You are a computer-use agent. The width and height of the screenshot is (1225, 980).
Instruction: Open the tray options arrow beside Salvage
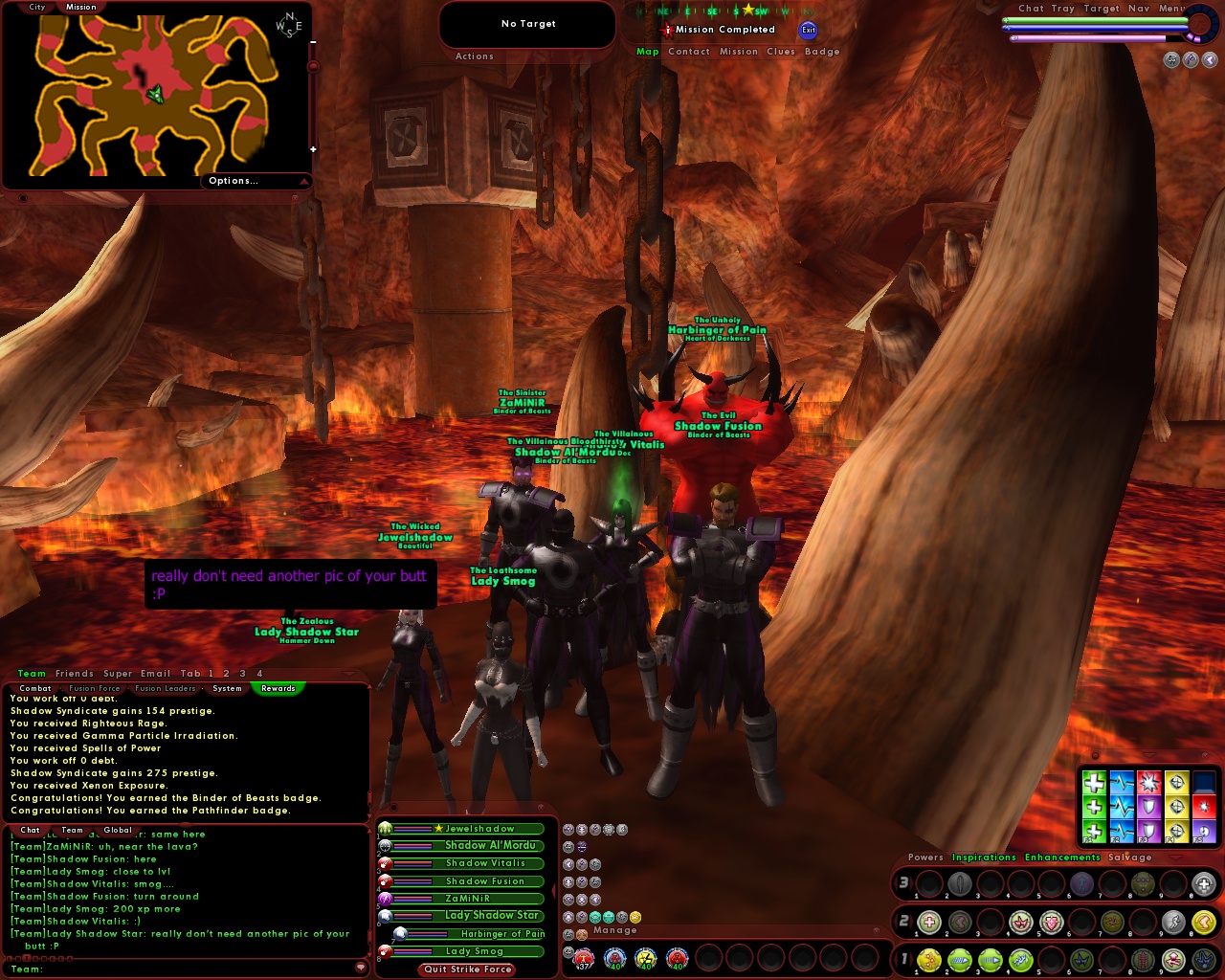(x=1175, y=857)
